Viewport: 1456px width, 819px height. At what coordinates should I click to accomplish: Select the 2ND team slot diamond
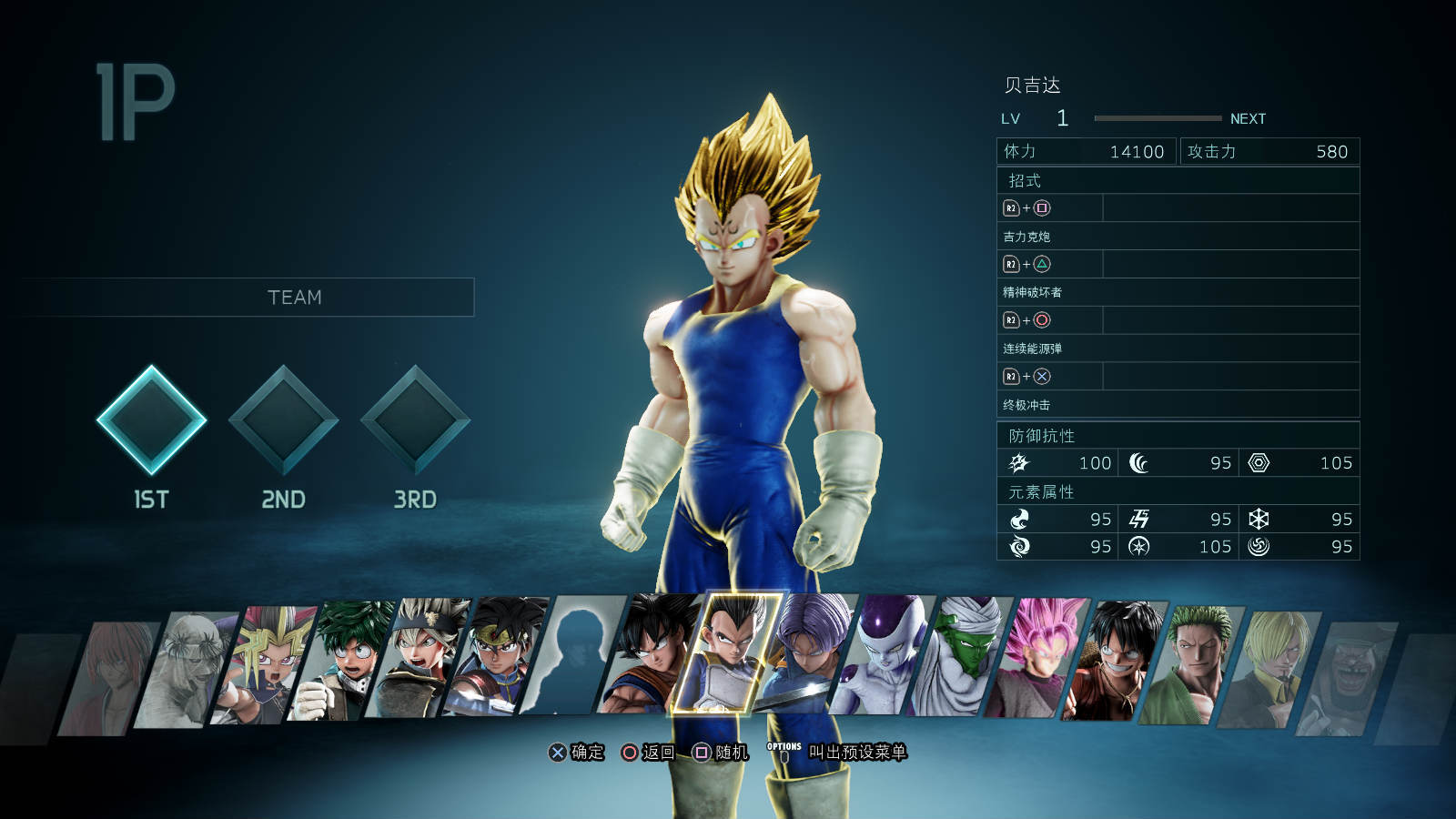pos(283,420)
